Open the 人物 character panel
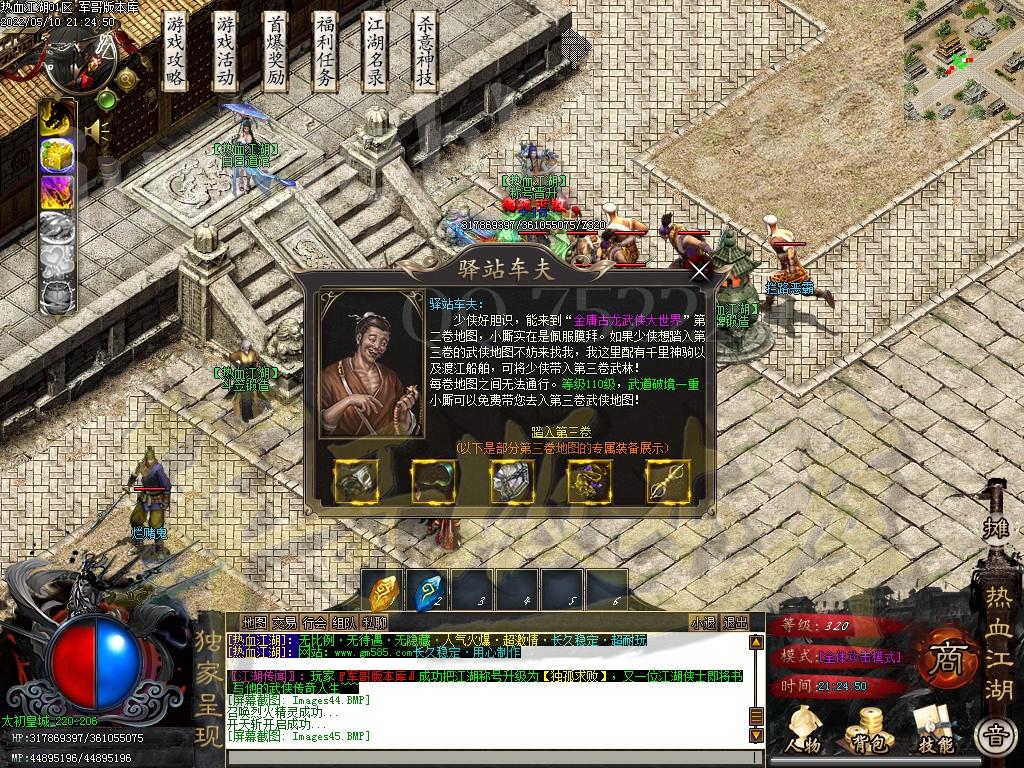 click(803, 728)
